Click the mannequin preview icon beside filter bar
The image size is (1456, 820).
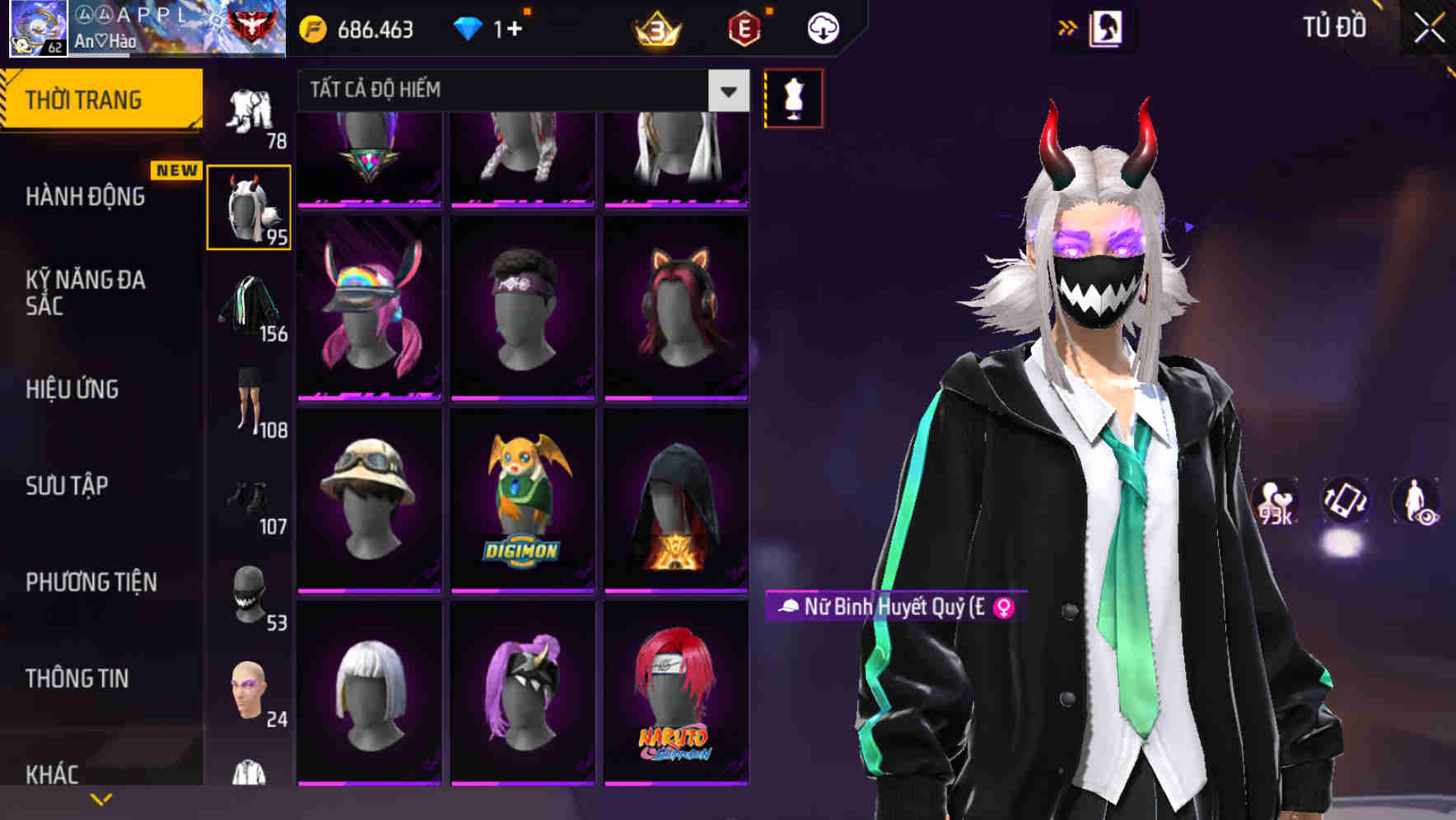[x=793, y=99]
